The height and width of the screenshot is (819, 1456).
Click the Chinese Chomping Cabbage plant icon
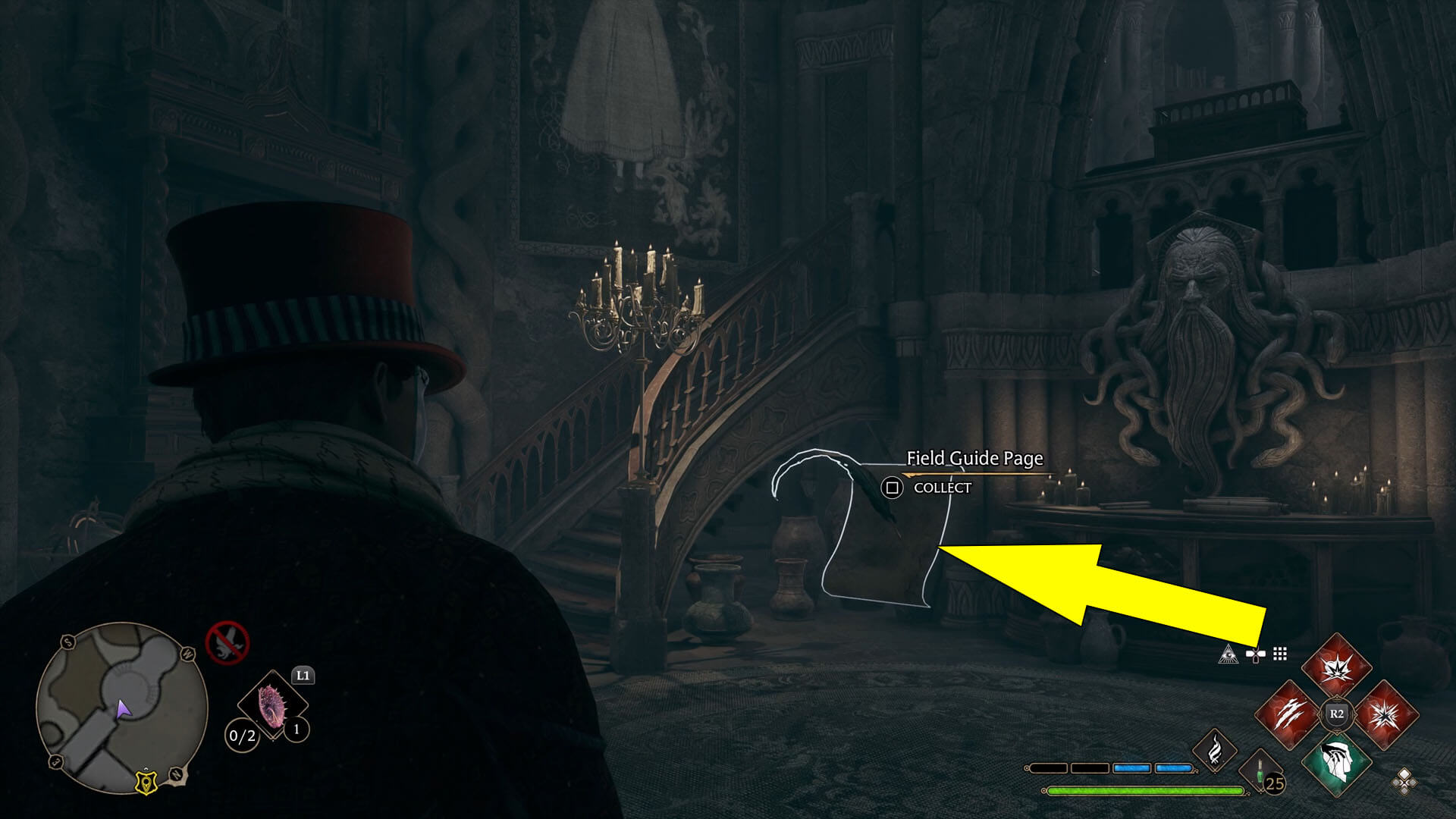coord(271,706)
